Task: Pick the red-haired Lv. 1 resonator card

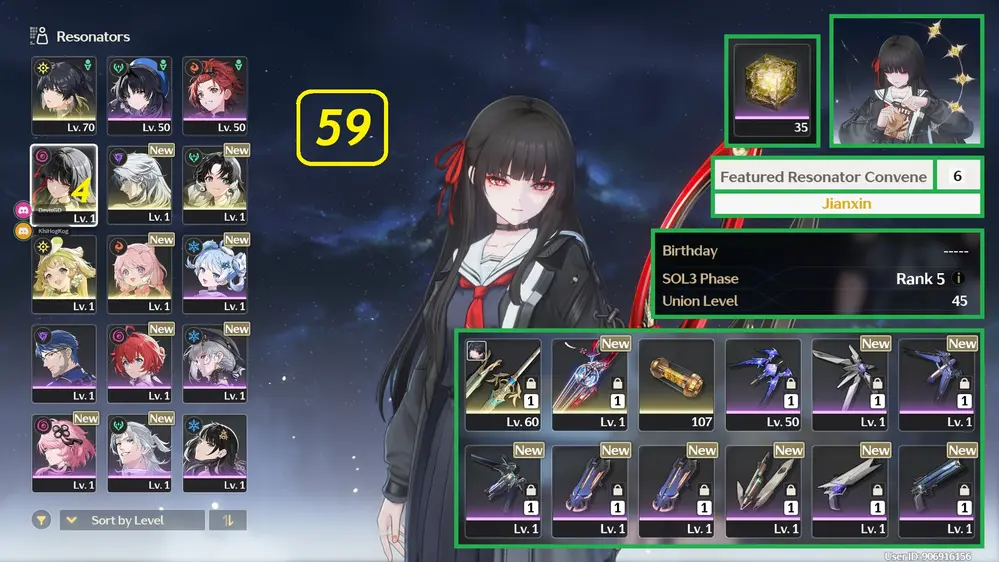Action: (x=139, y=363)
